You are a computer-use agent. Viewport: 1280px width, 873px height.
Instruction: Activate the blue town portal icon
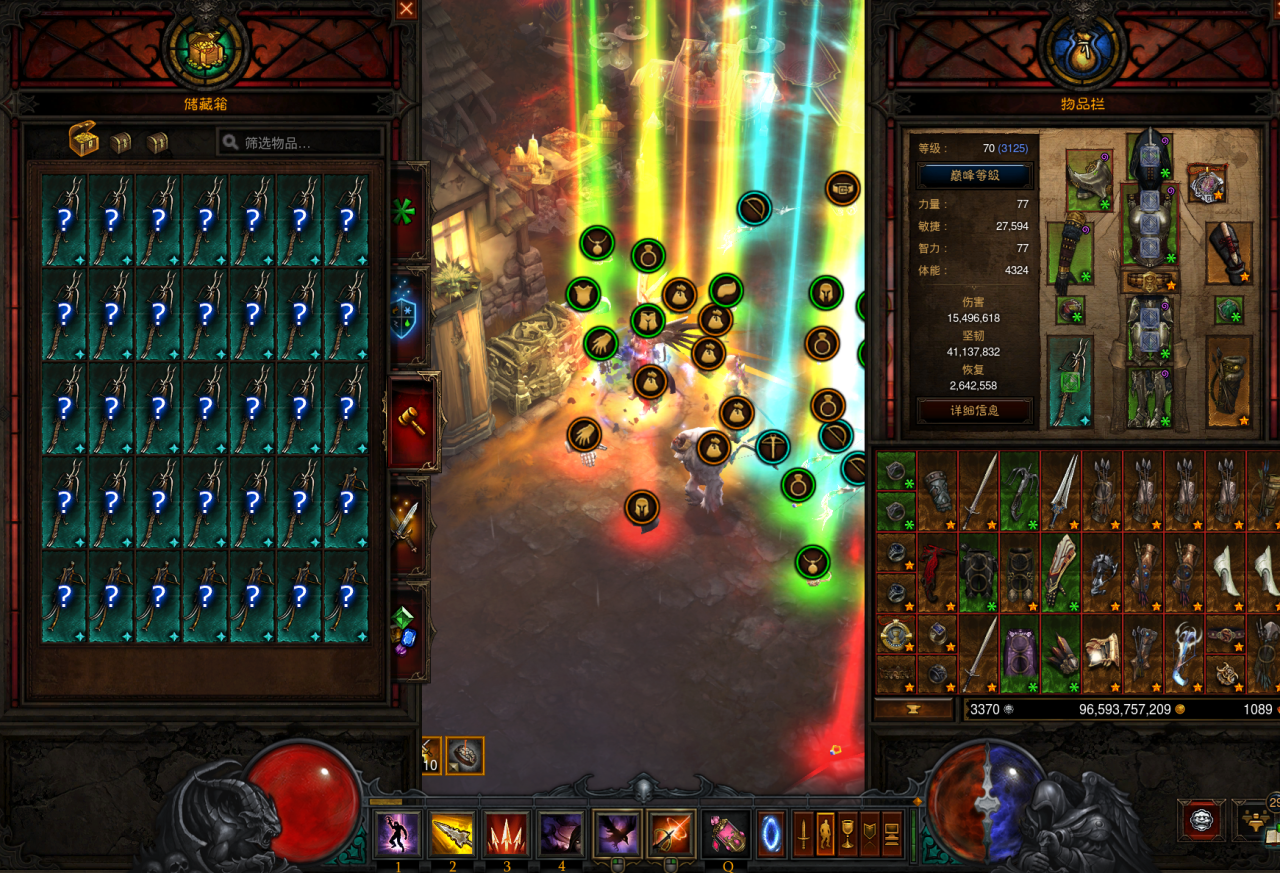(772, 835)
